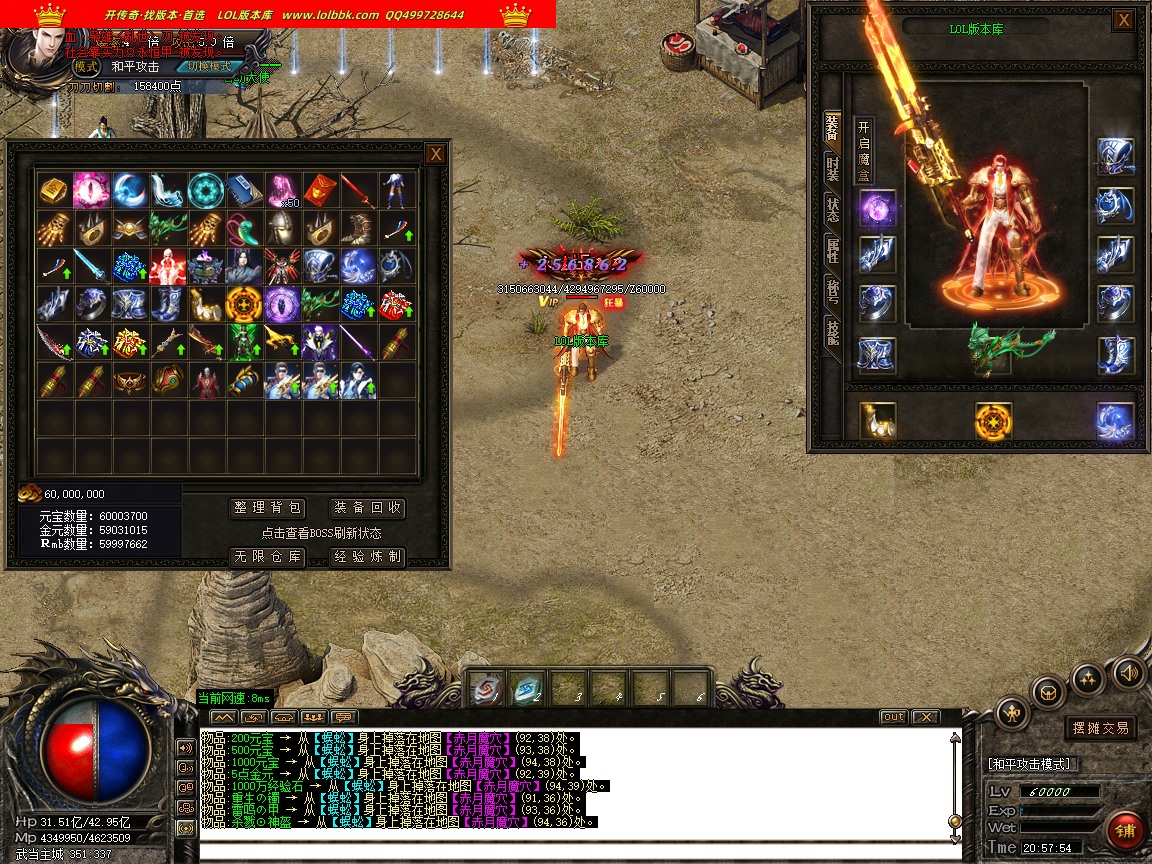Show the 属性 attributes tab

click(832, 251)
